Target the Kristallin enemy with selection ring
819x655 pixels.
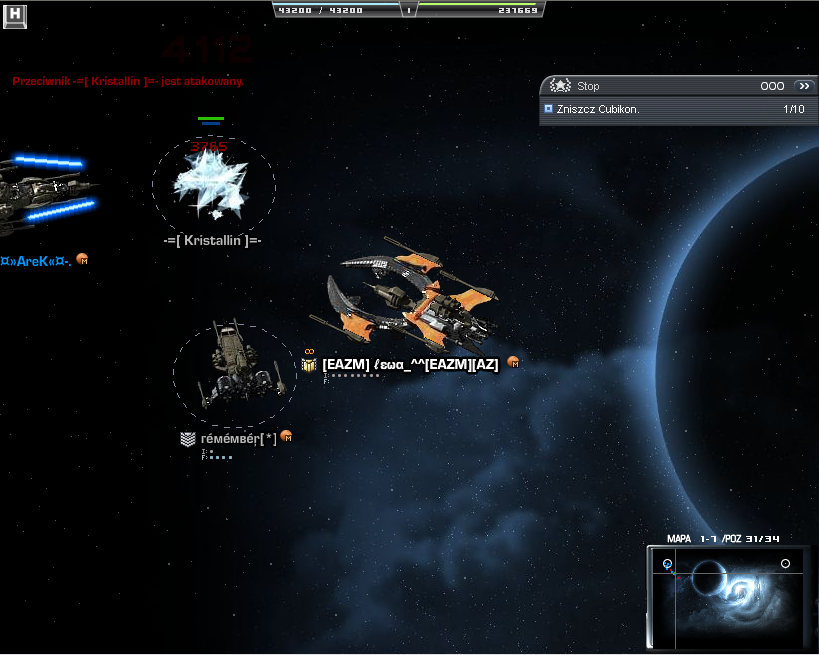click(212, 184)
